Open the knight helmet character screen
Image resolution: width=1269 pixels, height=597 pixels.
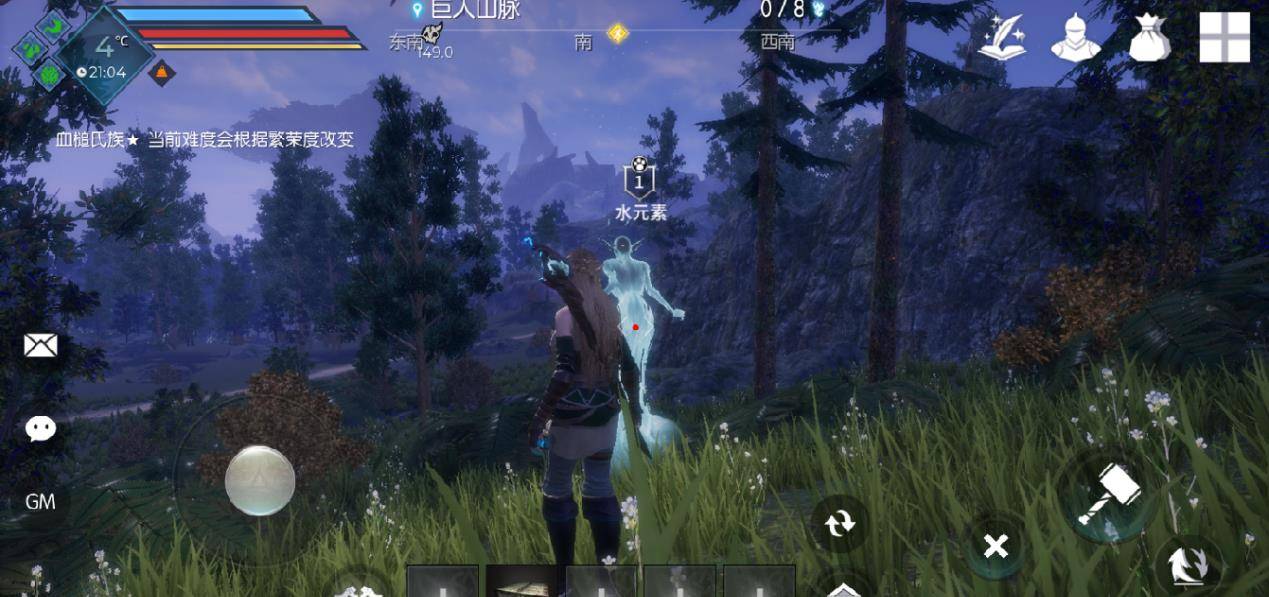tap(1075, 39)
